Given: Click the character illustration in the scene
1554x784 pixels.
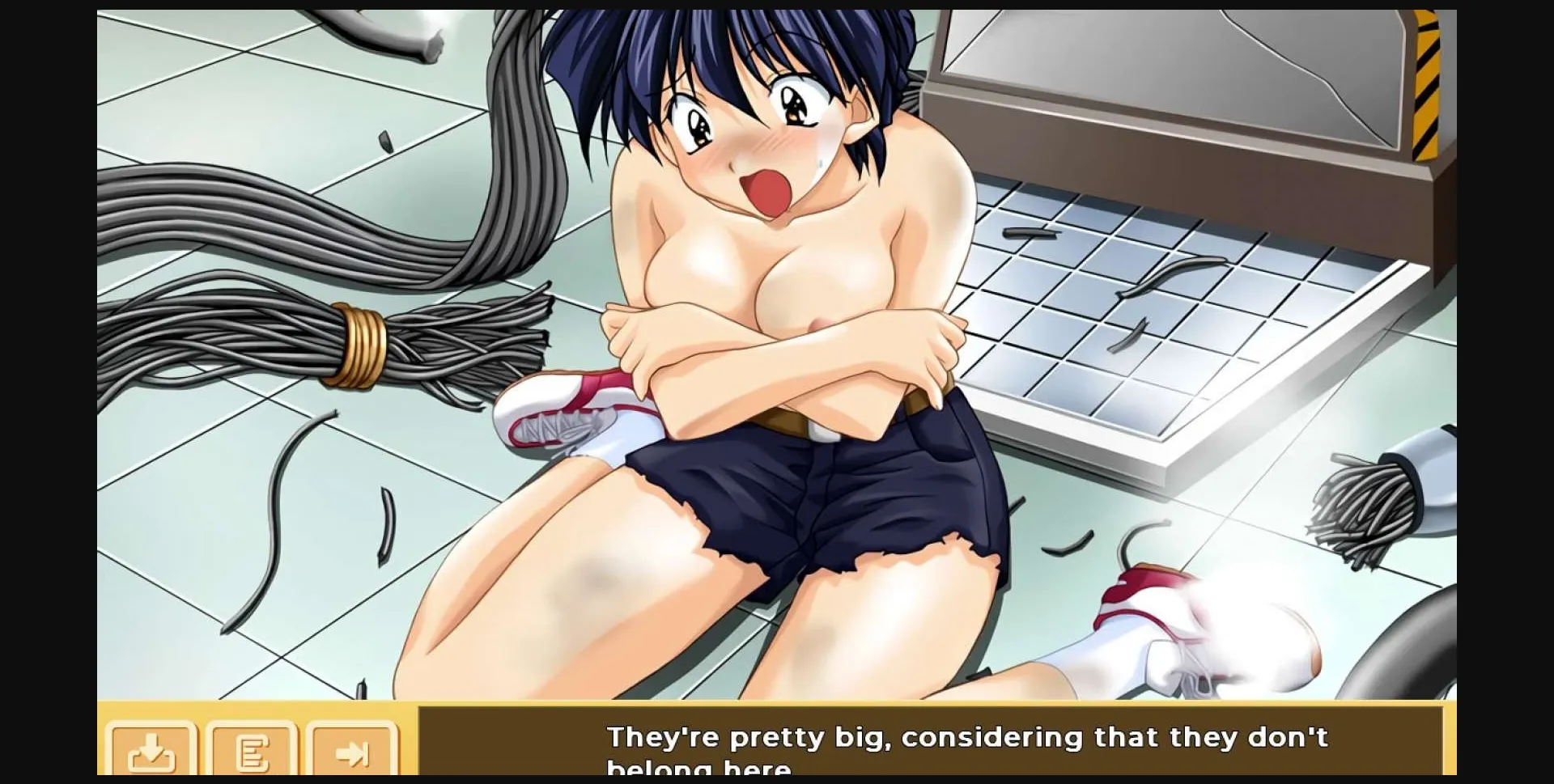Looking at the screenshot, I should (769, 324).
